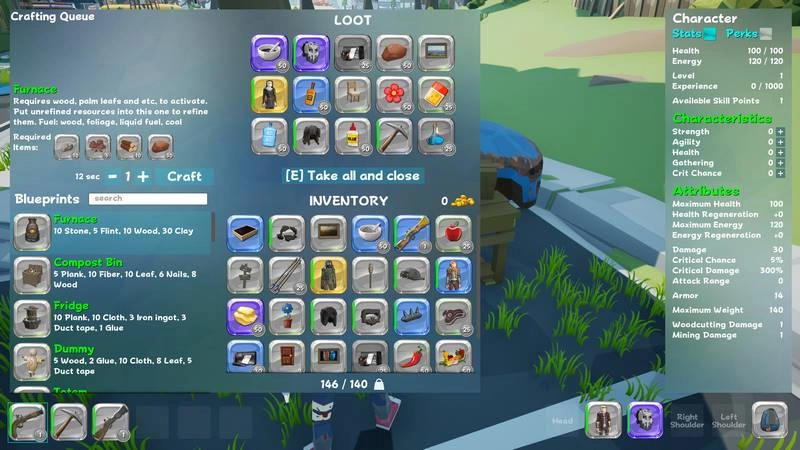
Task: Craft the selected Furnace
Action: 184,176
